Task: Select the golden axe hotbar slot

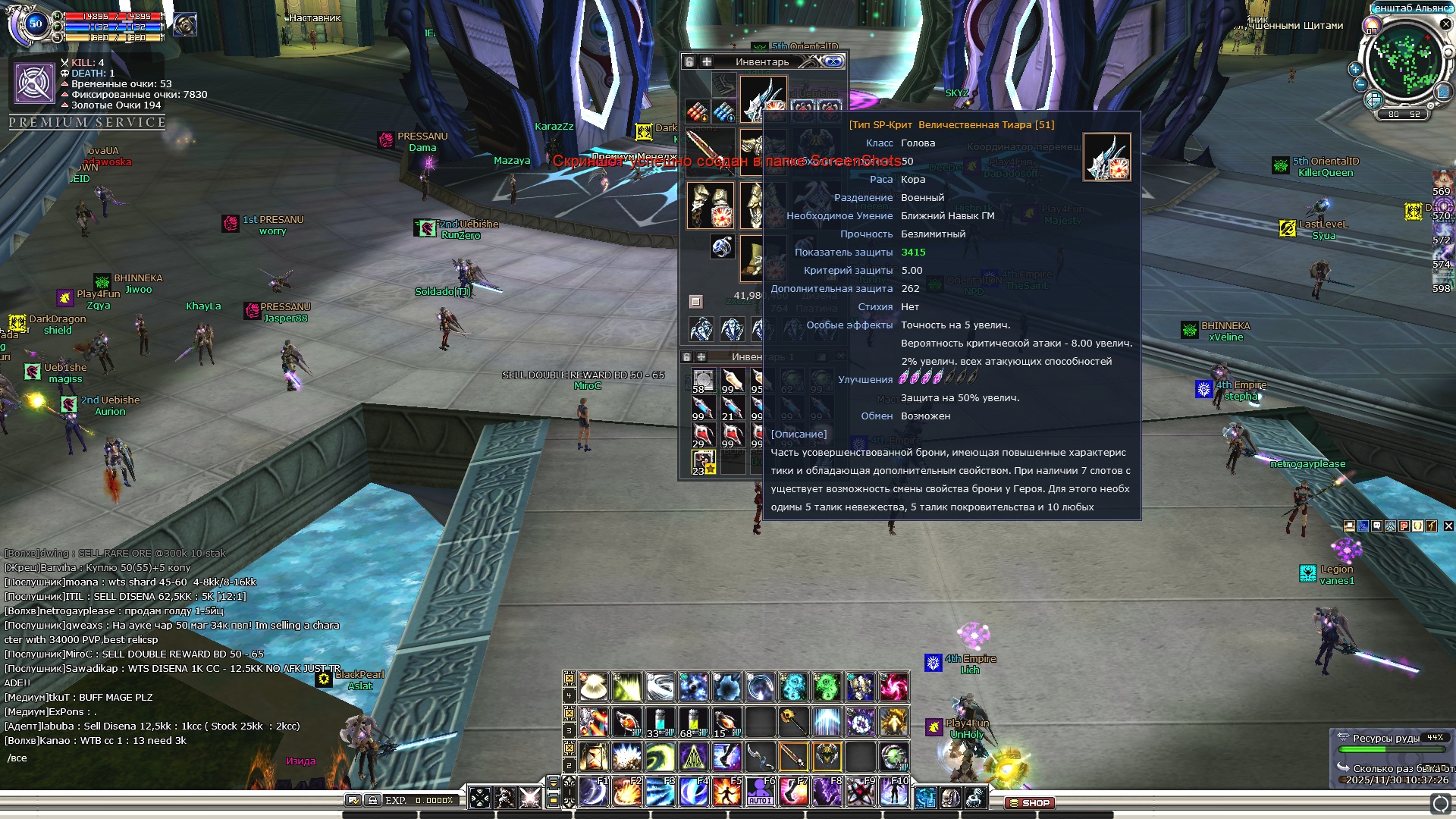Action: pos(793,722)
